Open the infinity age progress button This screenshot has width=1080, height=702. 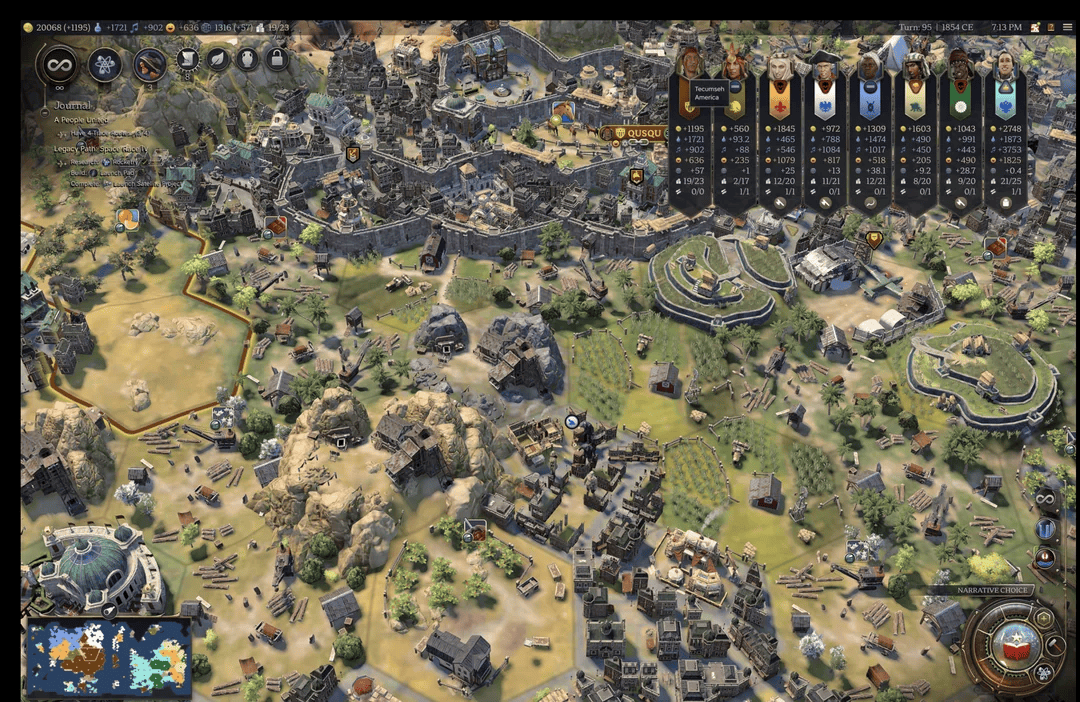(x=58, y=65)
